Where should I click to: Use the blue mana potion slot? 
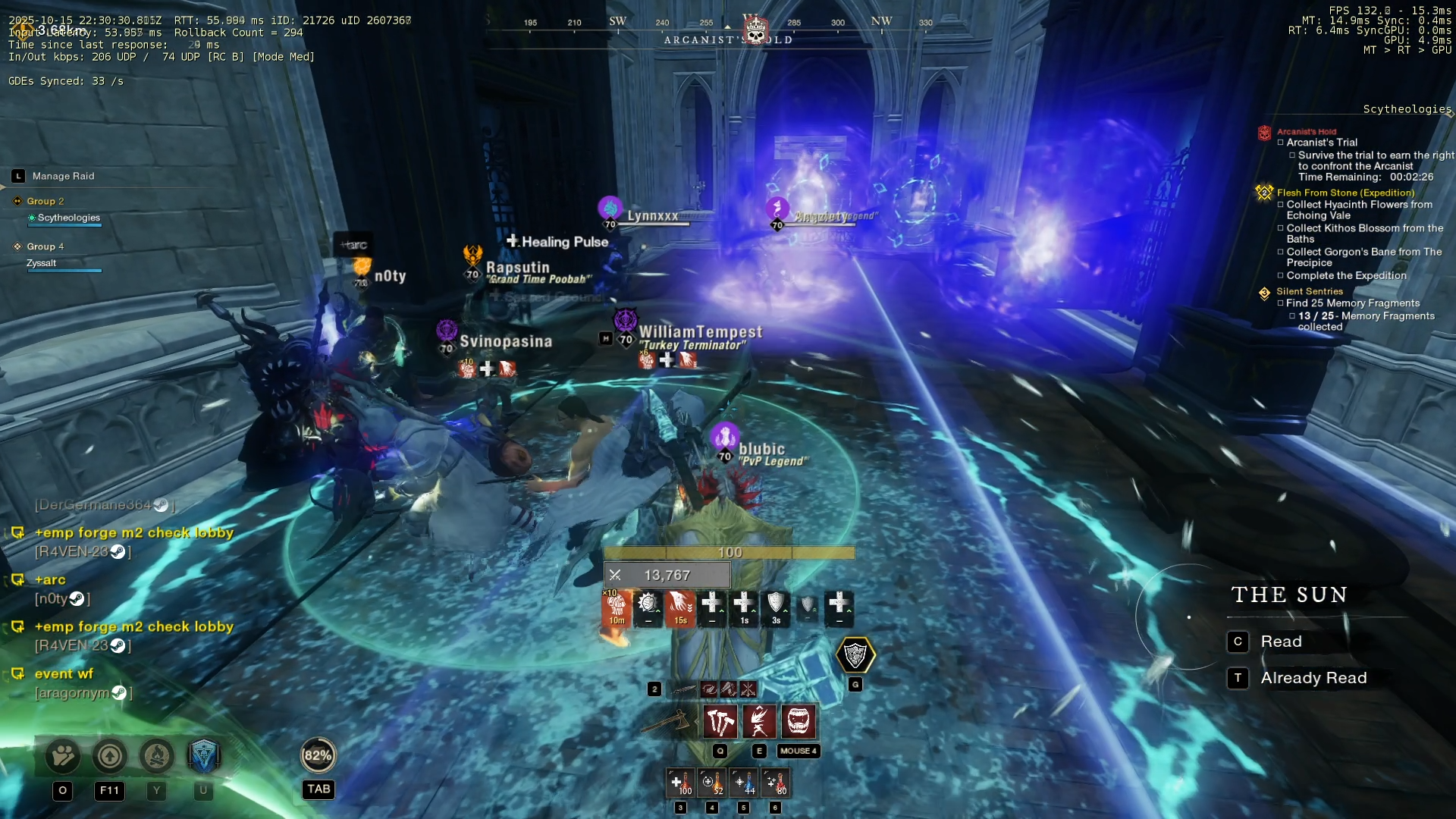[x=744, y=783]
